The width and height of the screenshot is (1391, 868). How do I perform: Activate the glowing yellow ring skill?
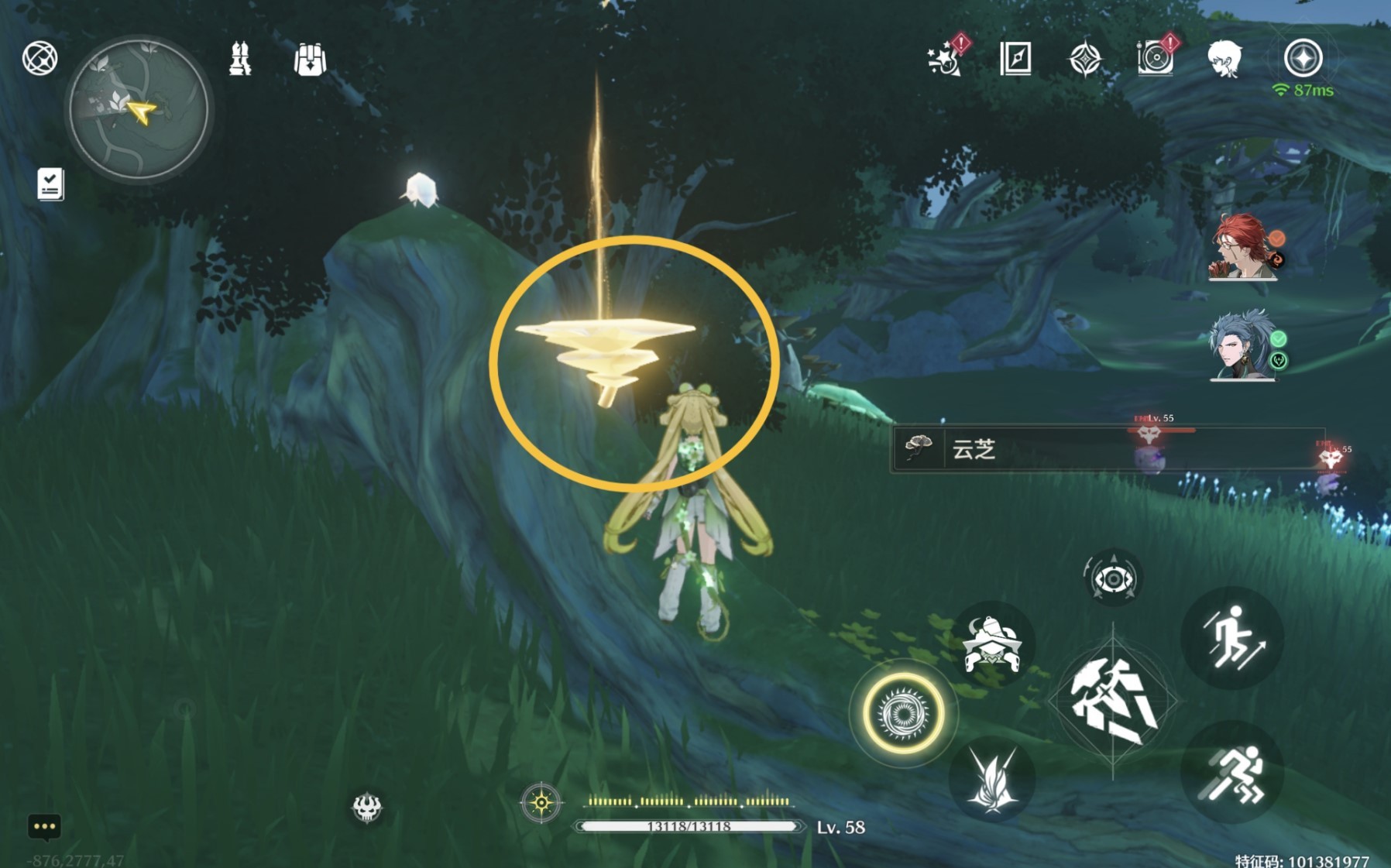(x=903, y=713)
